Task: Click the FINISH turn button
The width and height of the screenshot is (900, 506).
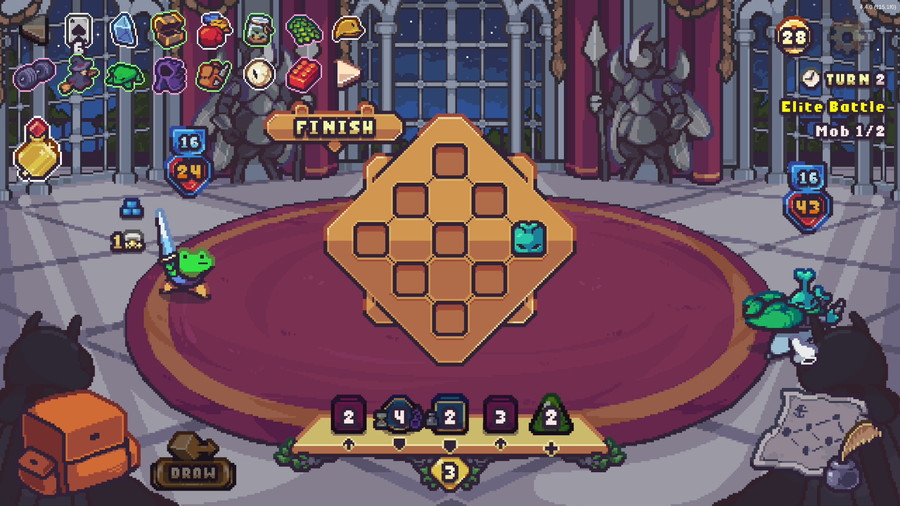Action: pos(335,127)
